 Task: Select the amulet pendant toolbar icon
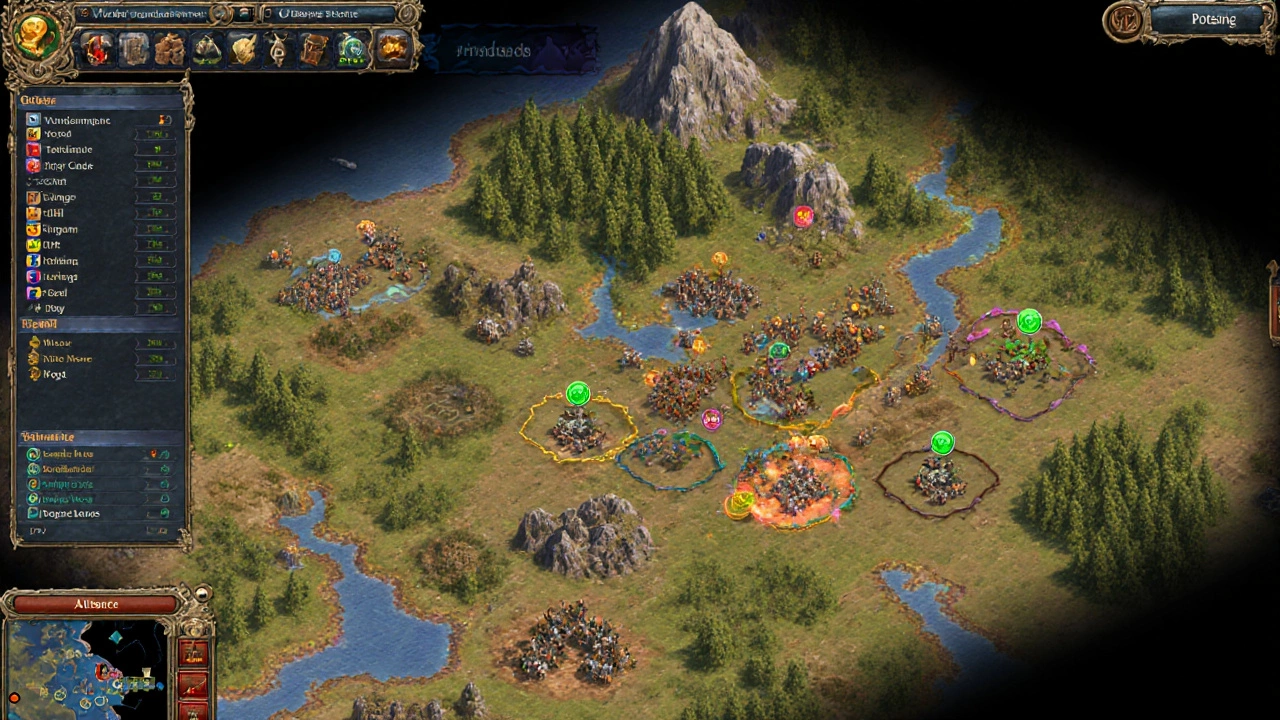click(x=279, y=49)
